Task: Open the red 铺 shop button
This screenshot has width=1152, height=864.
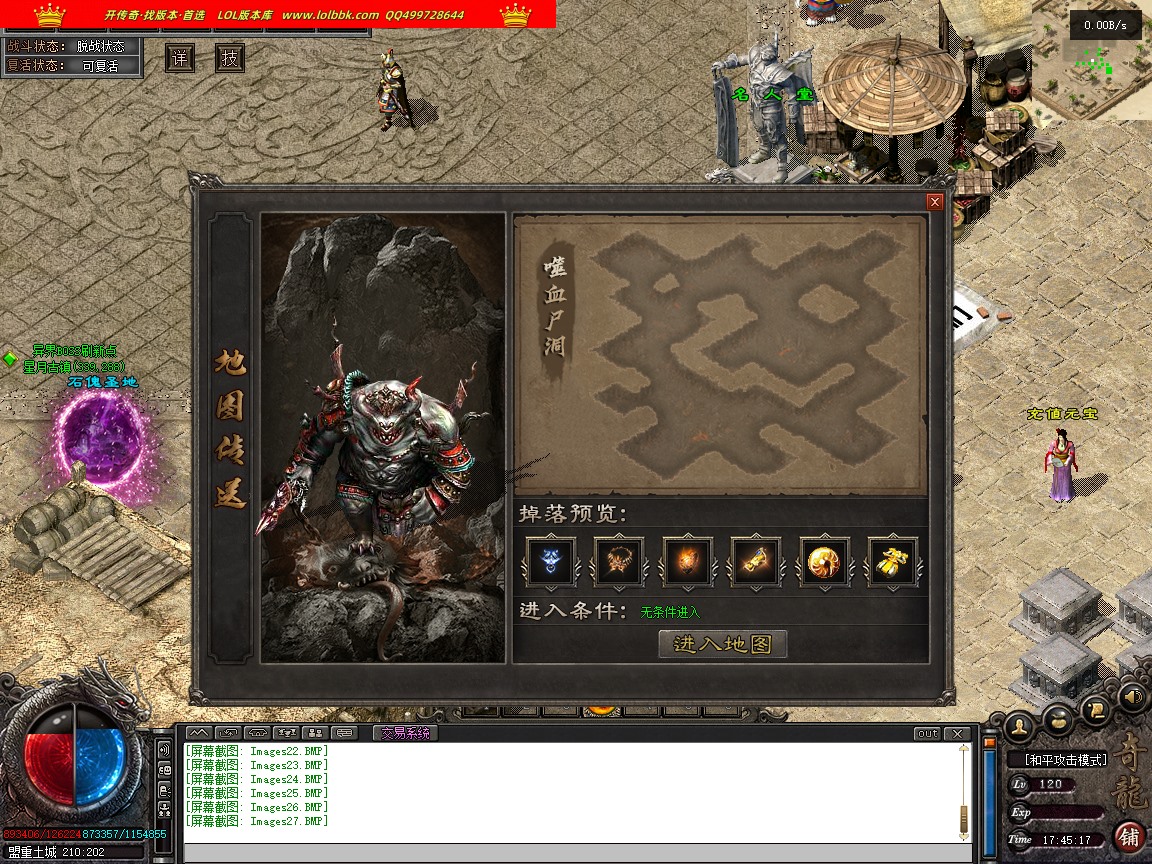Action: (x=1129, y=836)
